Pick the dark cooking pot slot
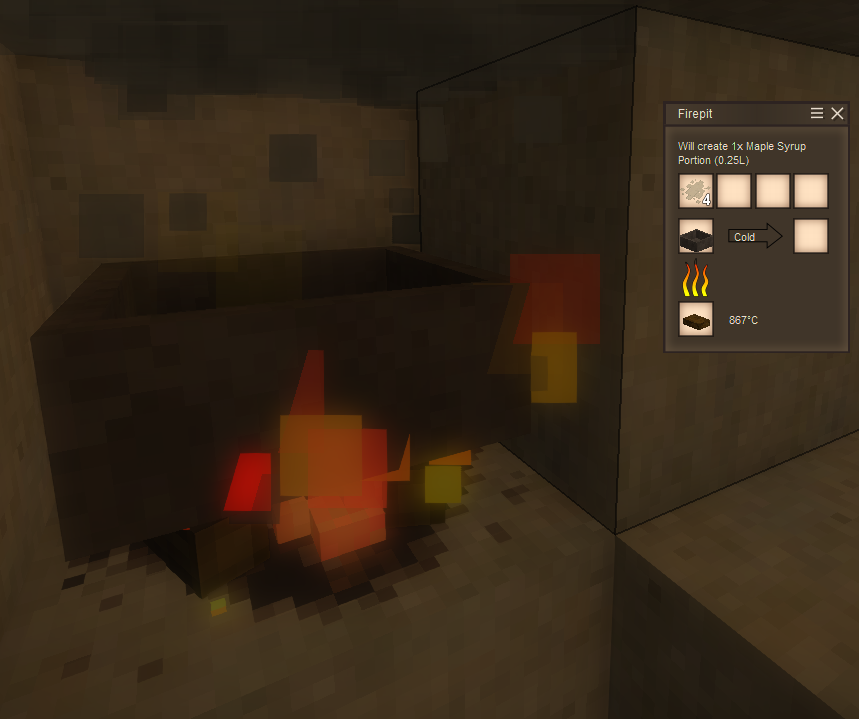 (x=696, y=237)
